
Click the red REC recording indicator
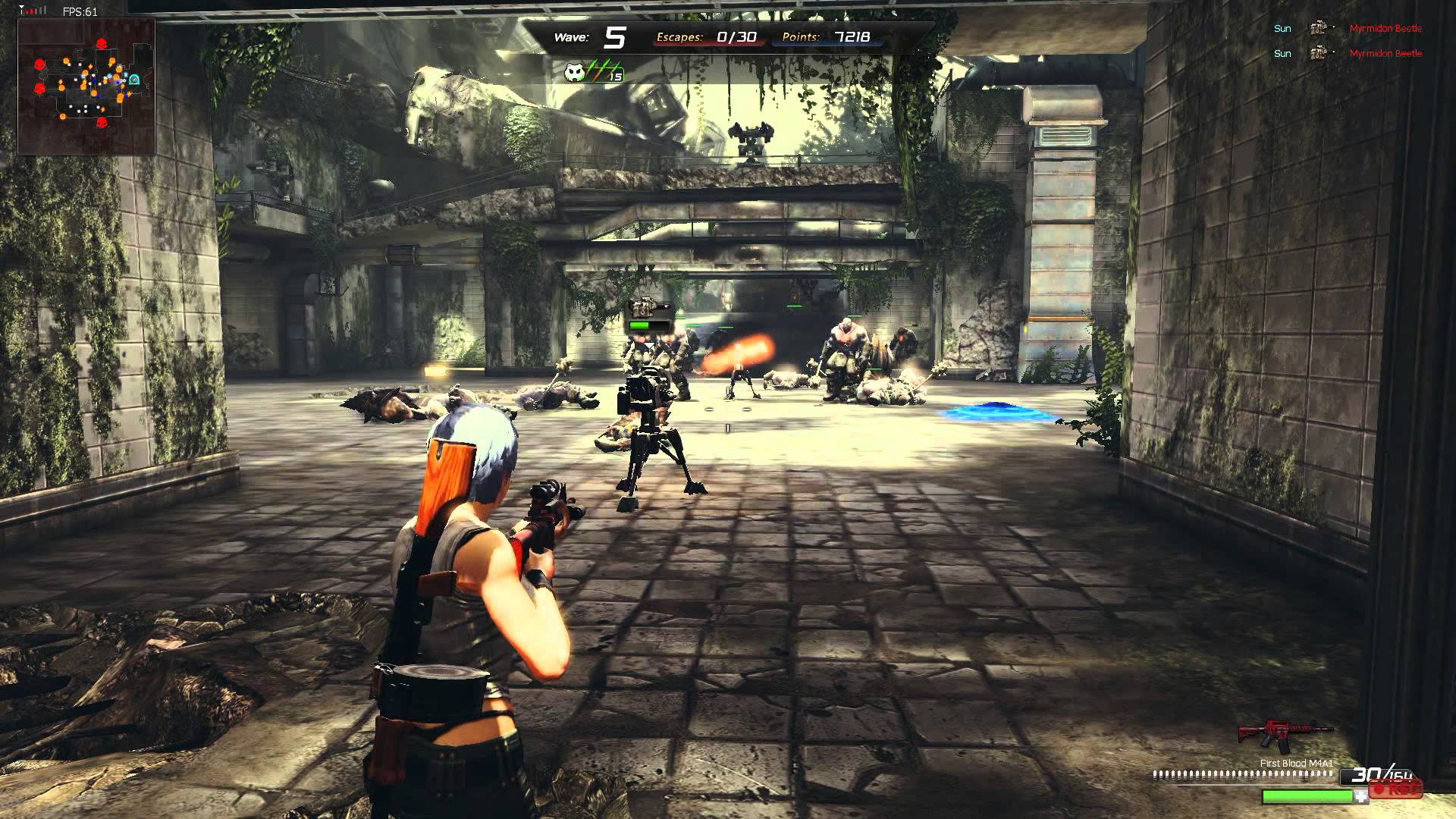pyautogui.click(x=1395, y=789)
